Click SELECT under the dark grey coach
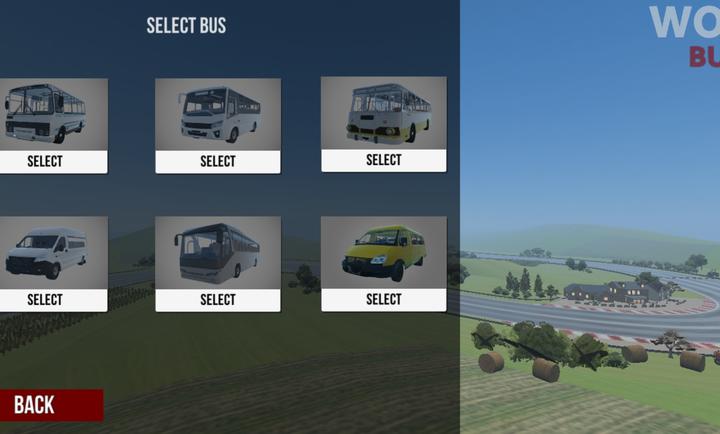This screenshot has height=434, width=720. click(217, 299)
